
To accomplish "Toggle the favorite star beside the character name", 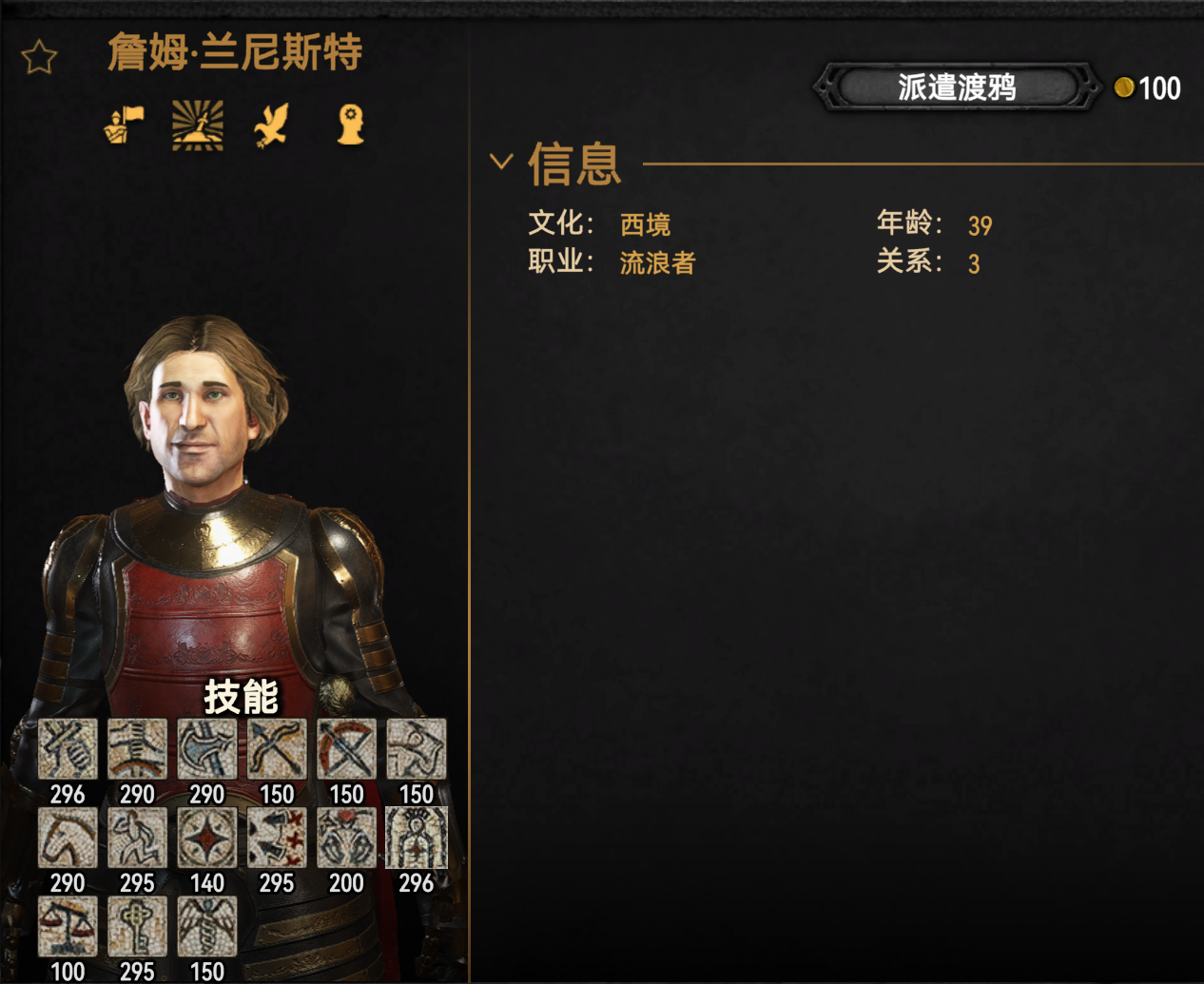I will 39,57.
